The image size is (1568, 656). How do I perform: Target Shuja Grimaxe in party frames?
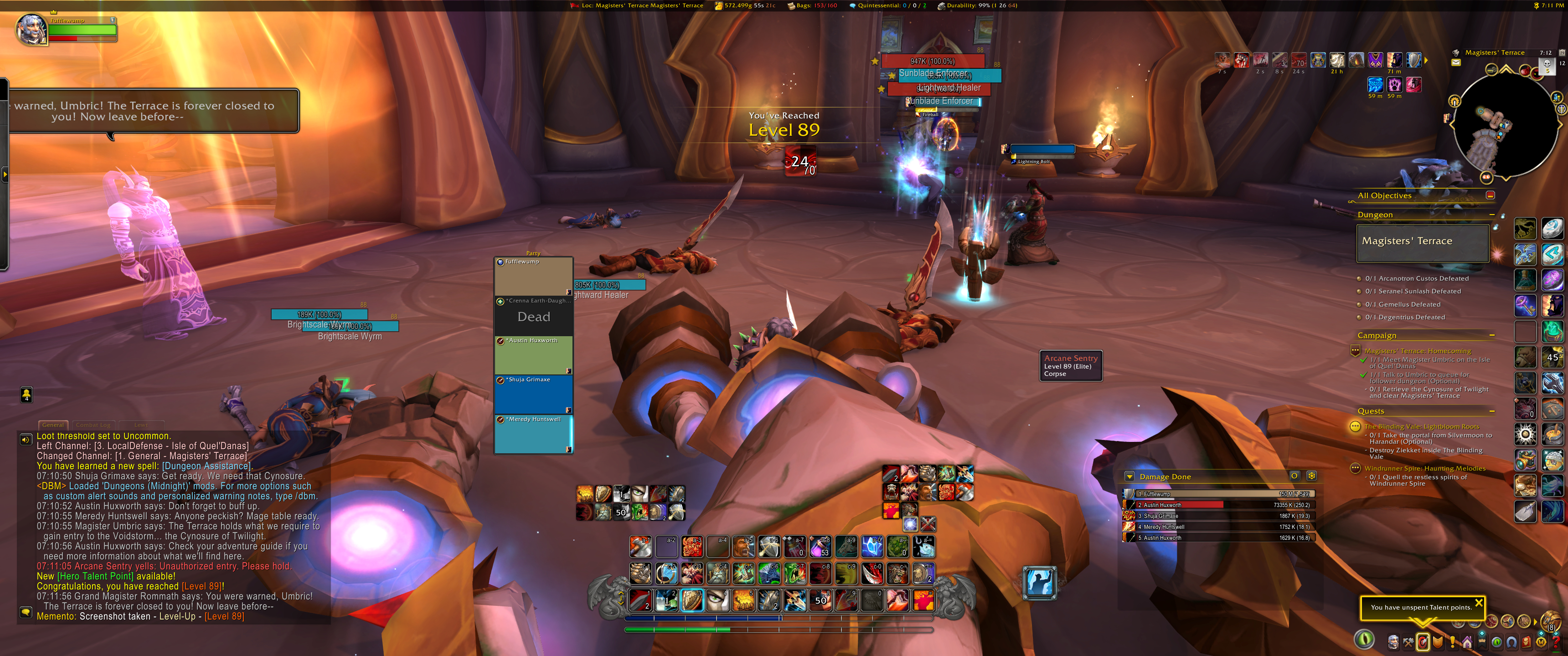pyautogui.click(x=533, y=395)
